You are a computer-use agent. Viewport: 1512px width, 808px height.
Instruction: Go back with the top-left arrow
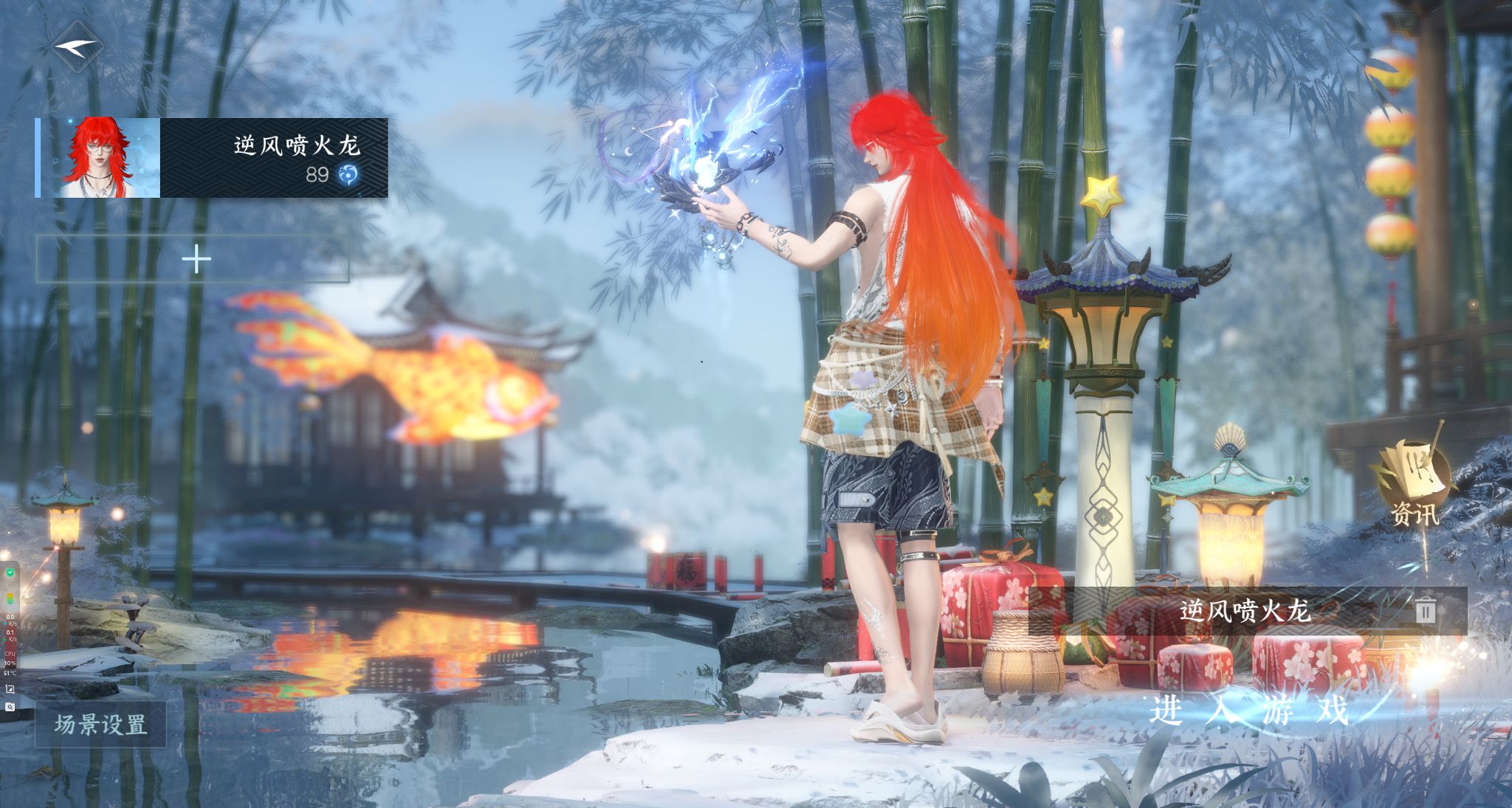pyautogui.click(x=77, y=47)
